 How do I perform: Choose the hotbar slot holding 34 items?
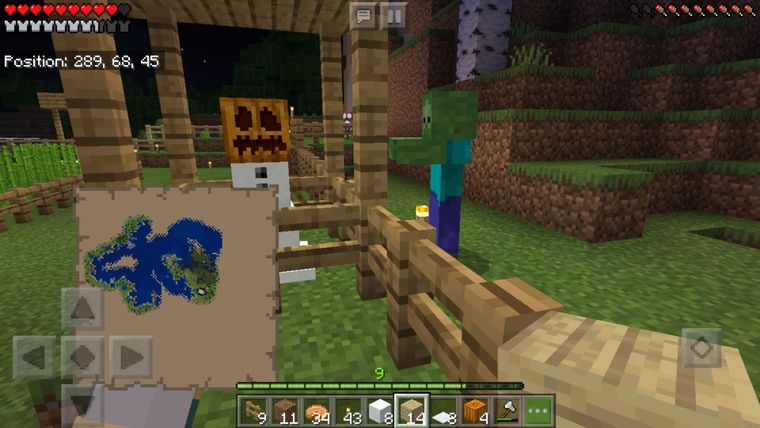[x=316, y=410]
